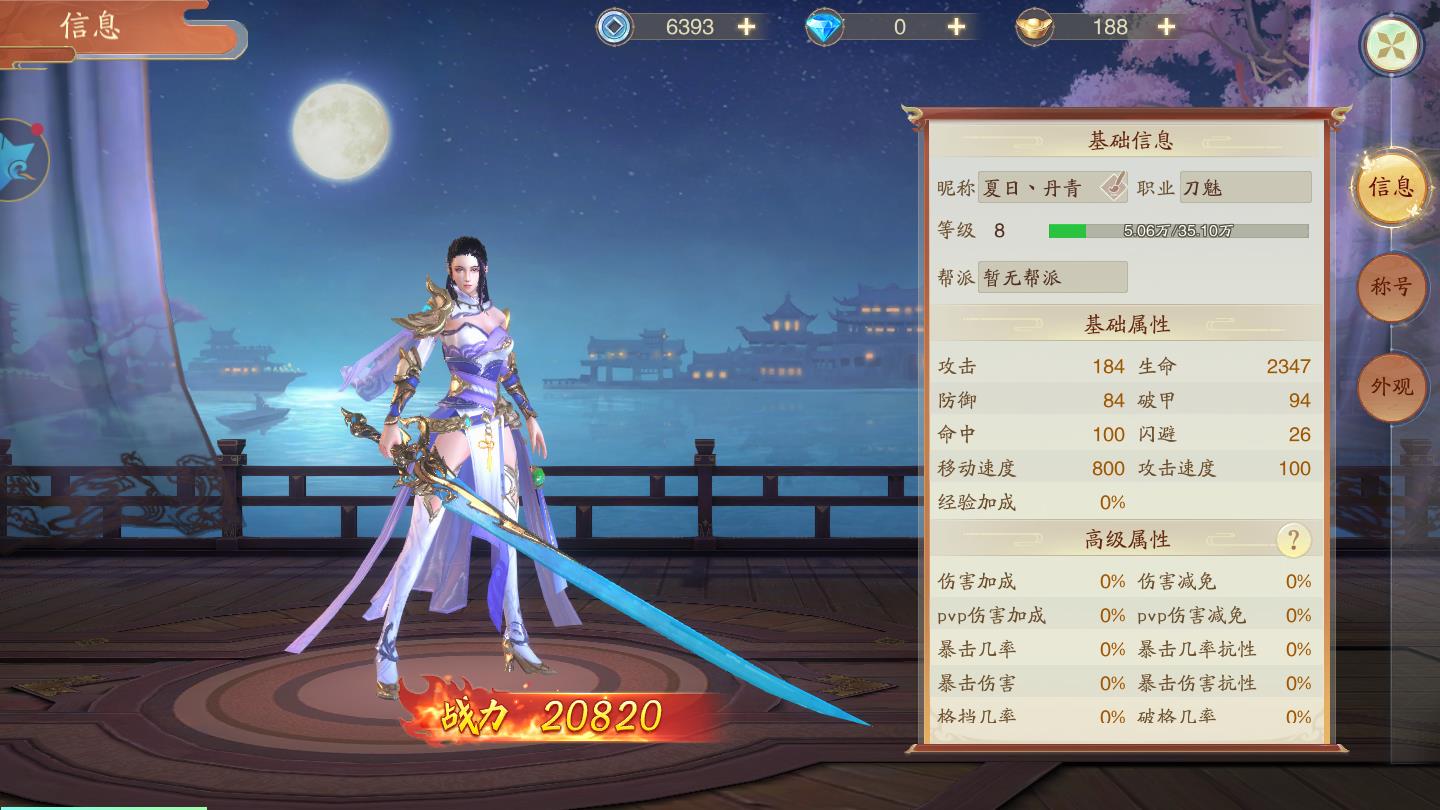Open the gold ingot currency icon
Image resolution: width=1440 pixels, height=810 pixels.
tap(1034, 27)
